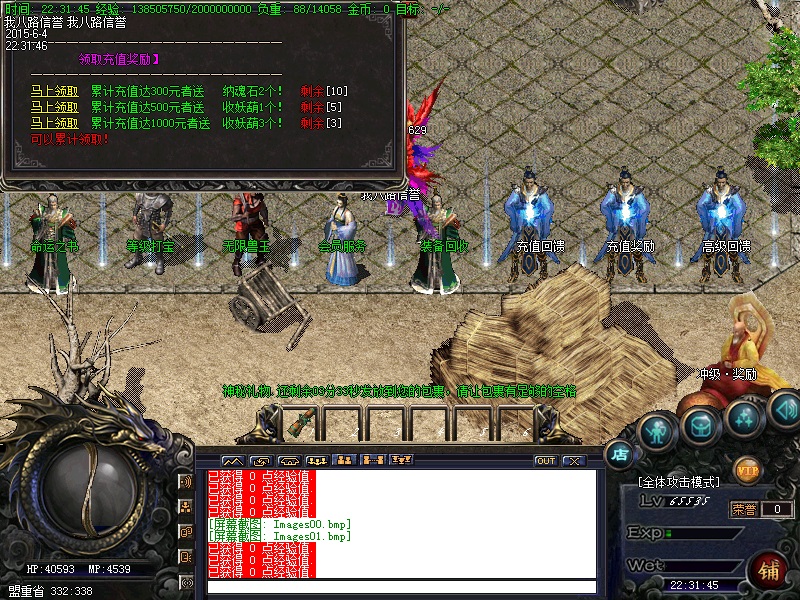
Task: Open the mountain-shaped map button above chat
Action: pos(232,461)
